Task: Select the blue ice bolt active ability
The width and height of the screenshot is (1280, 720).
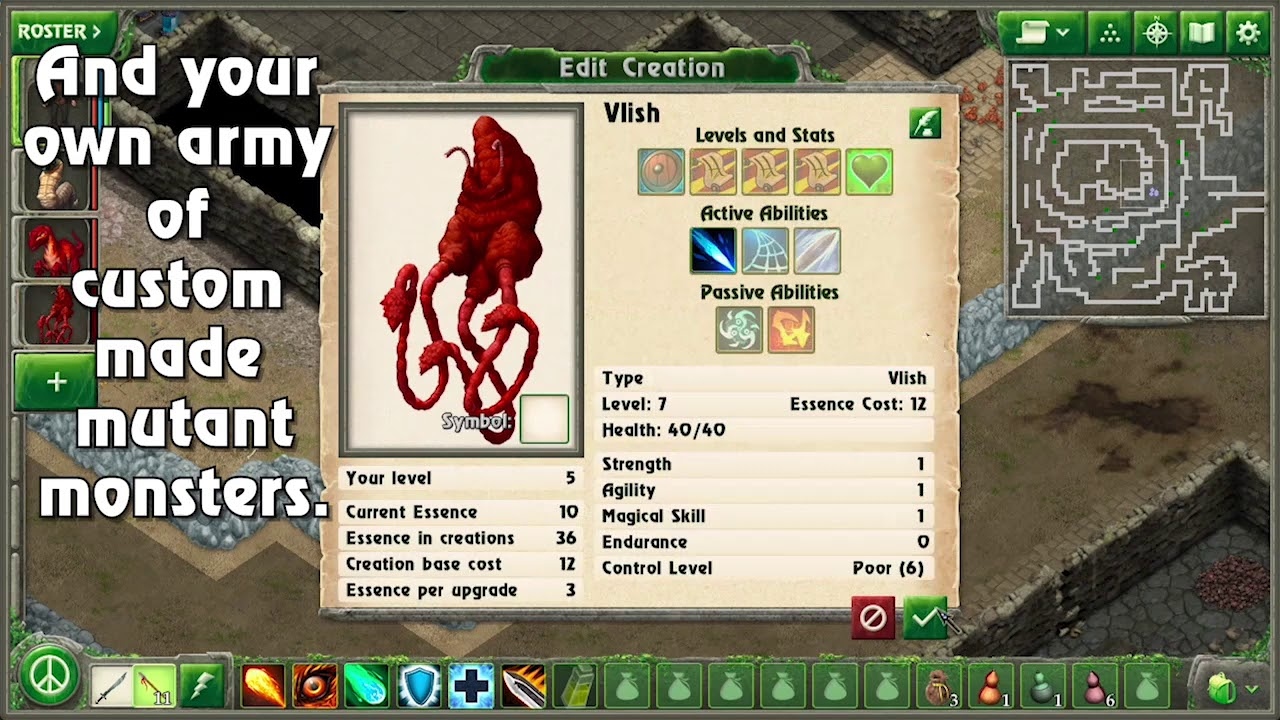Action: pyautogui.click(x=713, y=251)
